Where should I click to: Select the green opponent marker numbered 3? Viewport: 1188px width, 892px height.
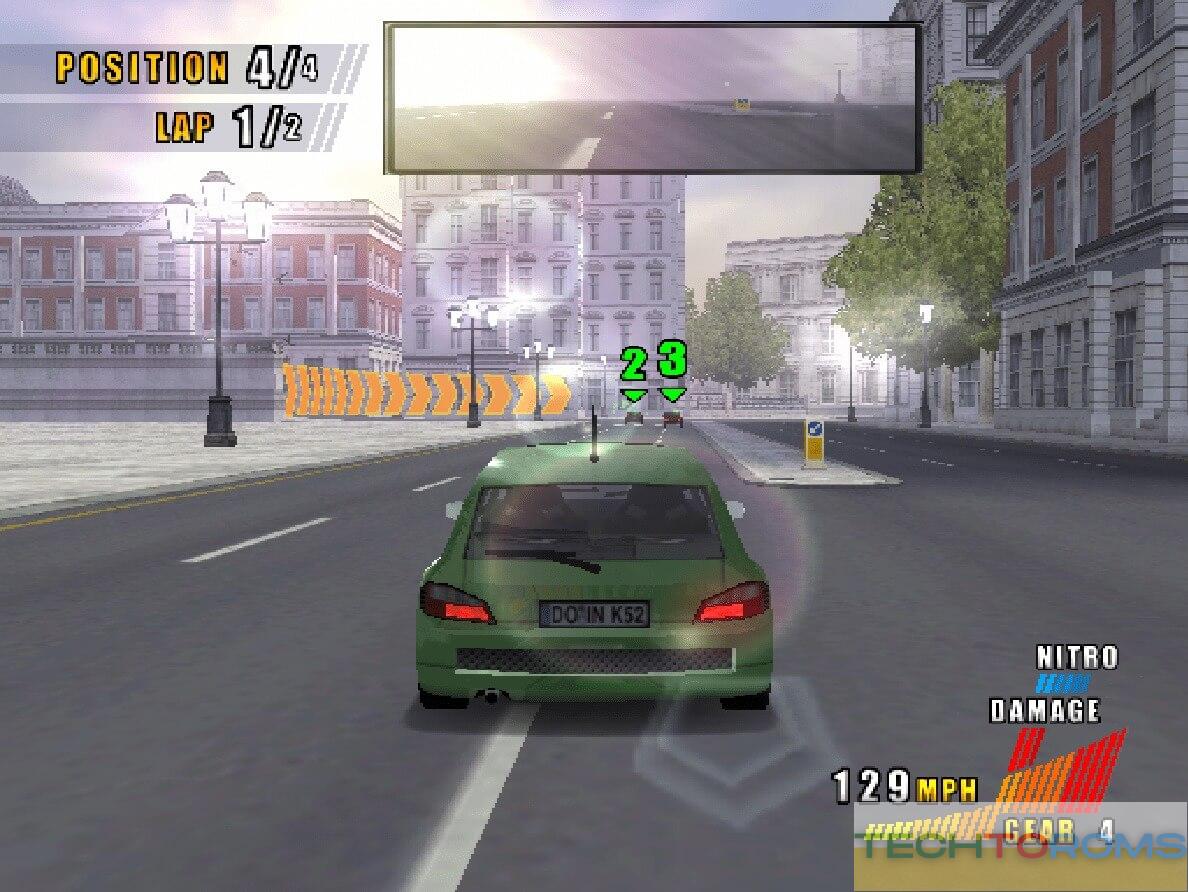(x=673, y=365)
